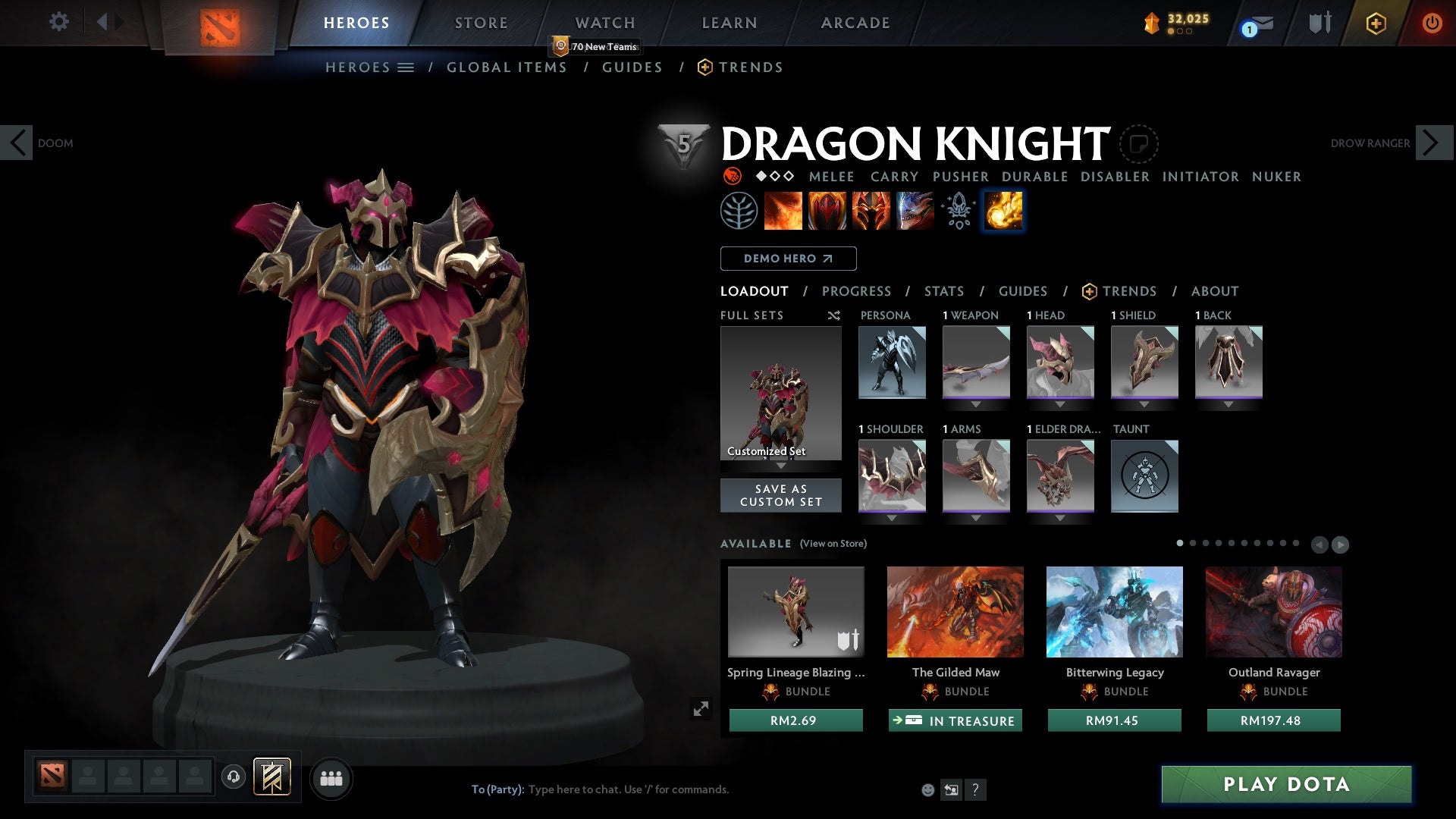This screenshot has width=1456, height=819.
Task: Expand the 1 WEAPON slot dropdown arrow
Action: click(976, 404)
